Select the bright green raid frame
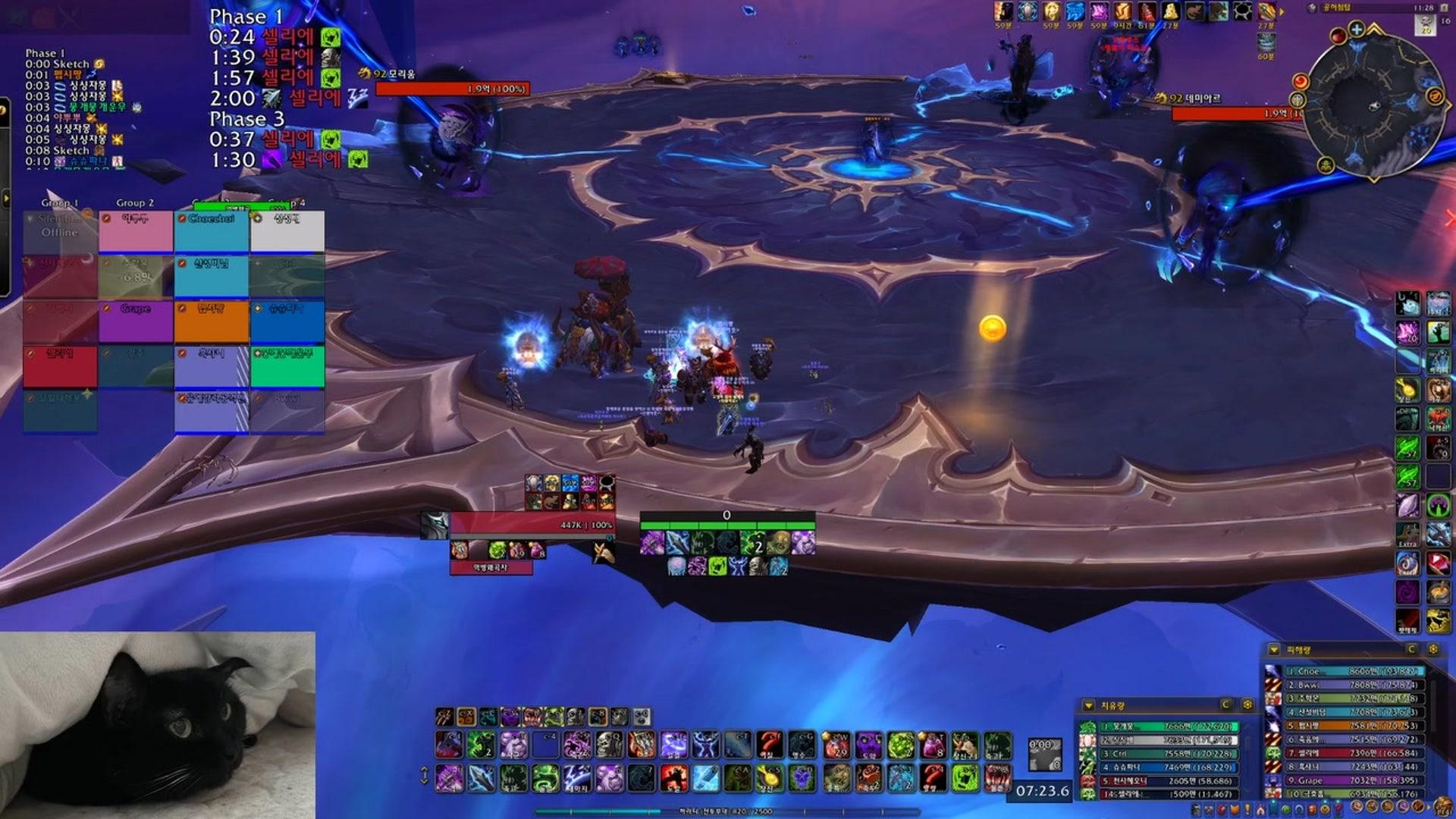The height and width of the screenshot is (819, 1456). [x=287, y=366]
